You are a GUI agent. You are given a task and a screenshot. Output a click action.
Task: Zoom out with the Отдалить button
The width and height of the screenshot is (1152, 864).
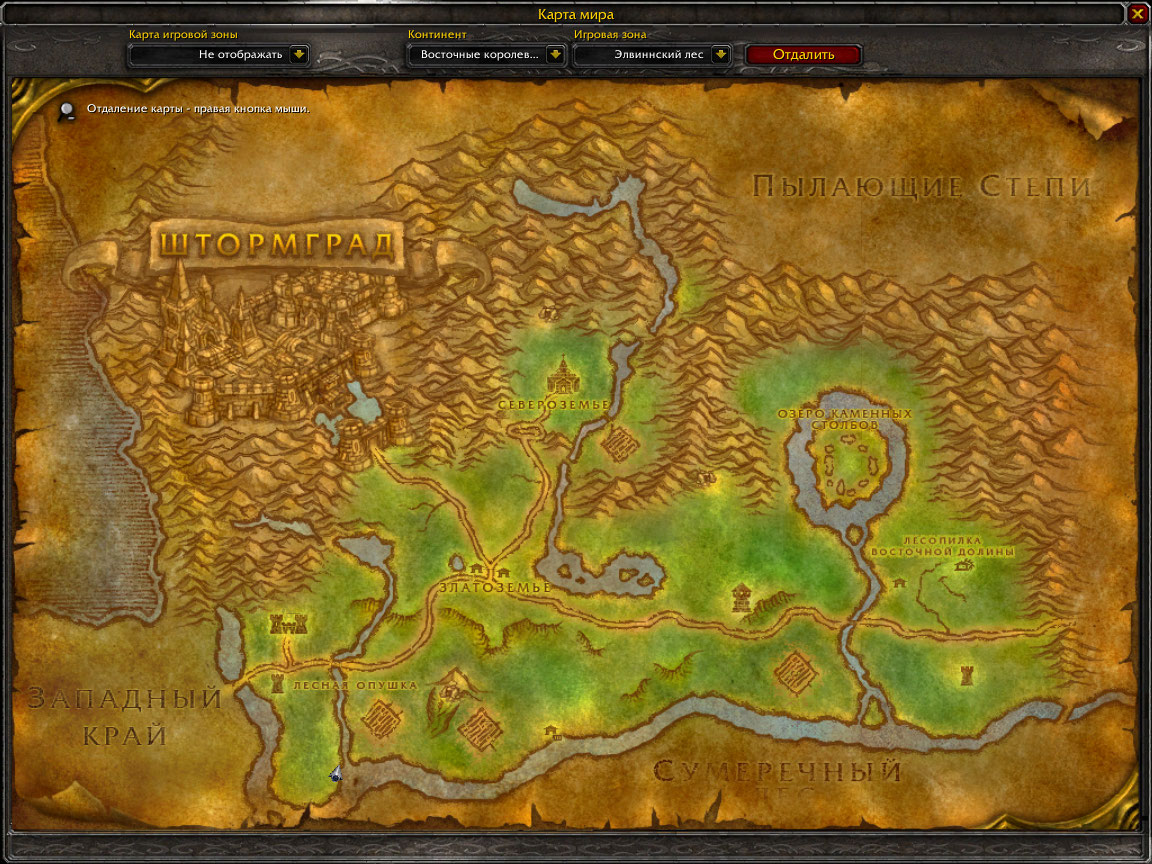[803, 55]
